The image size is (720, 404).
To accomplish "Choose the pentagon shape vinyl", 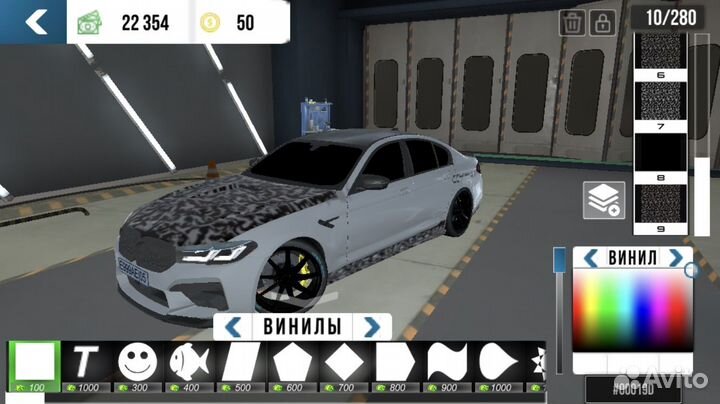I will (292, 361).
